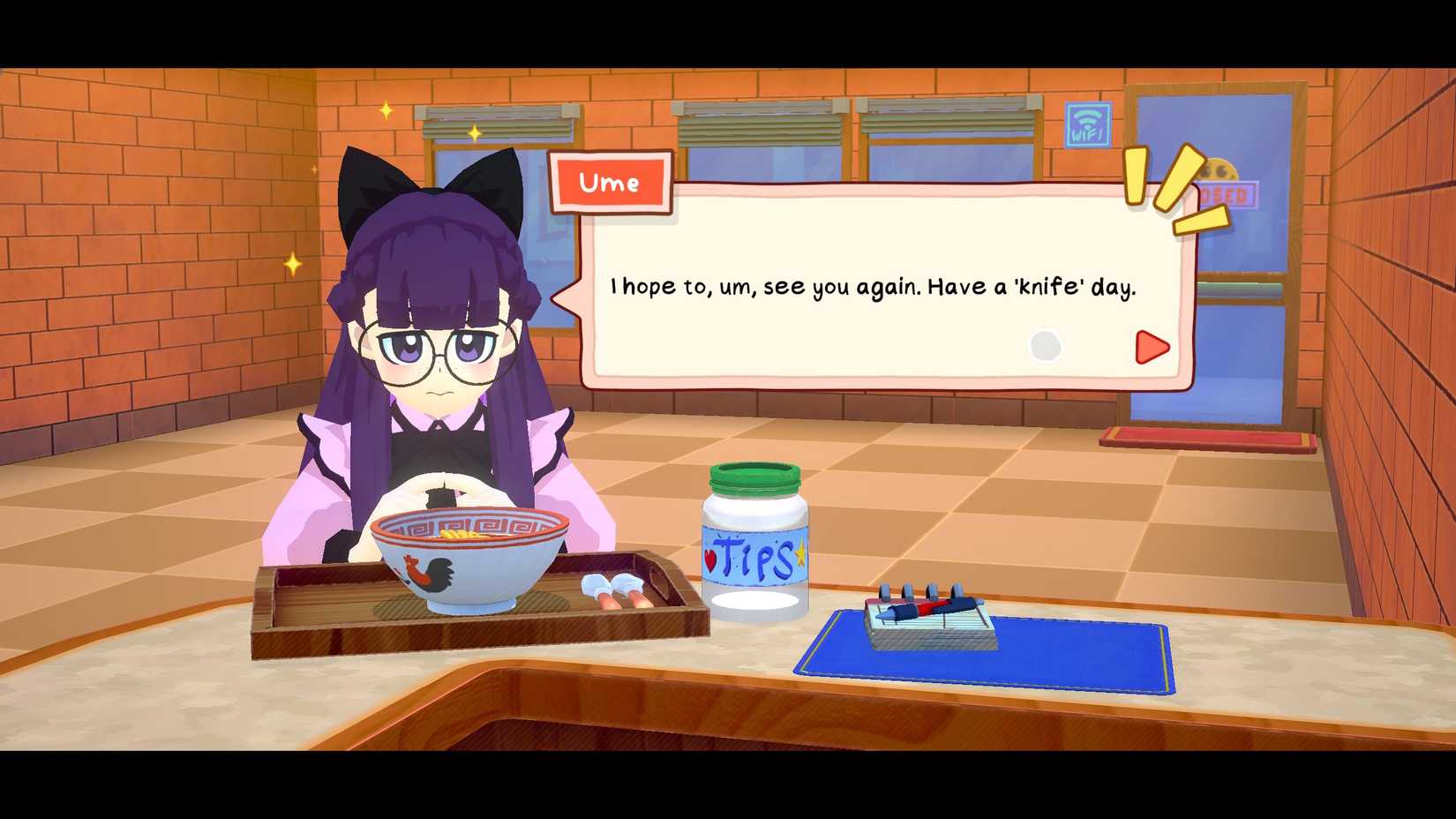Click the dialogue text about a 'knife' day

(x=872, y=286)
